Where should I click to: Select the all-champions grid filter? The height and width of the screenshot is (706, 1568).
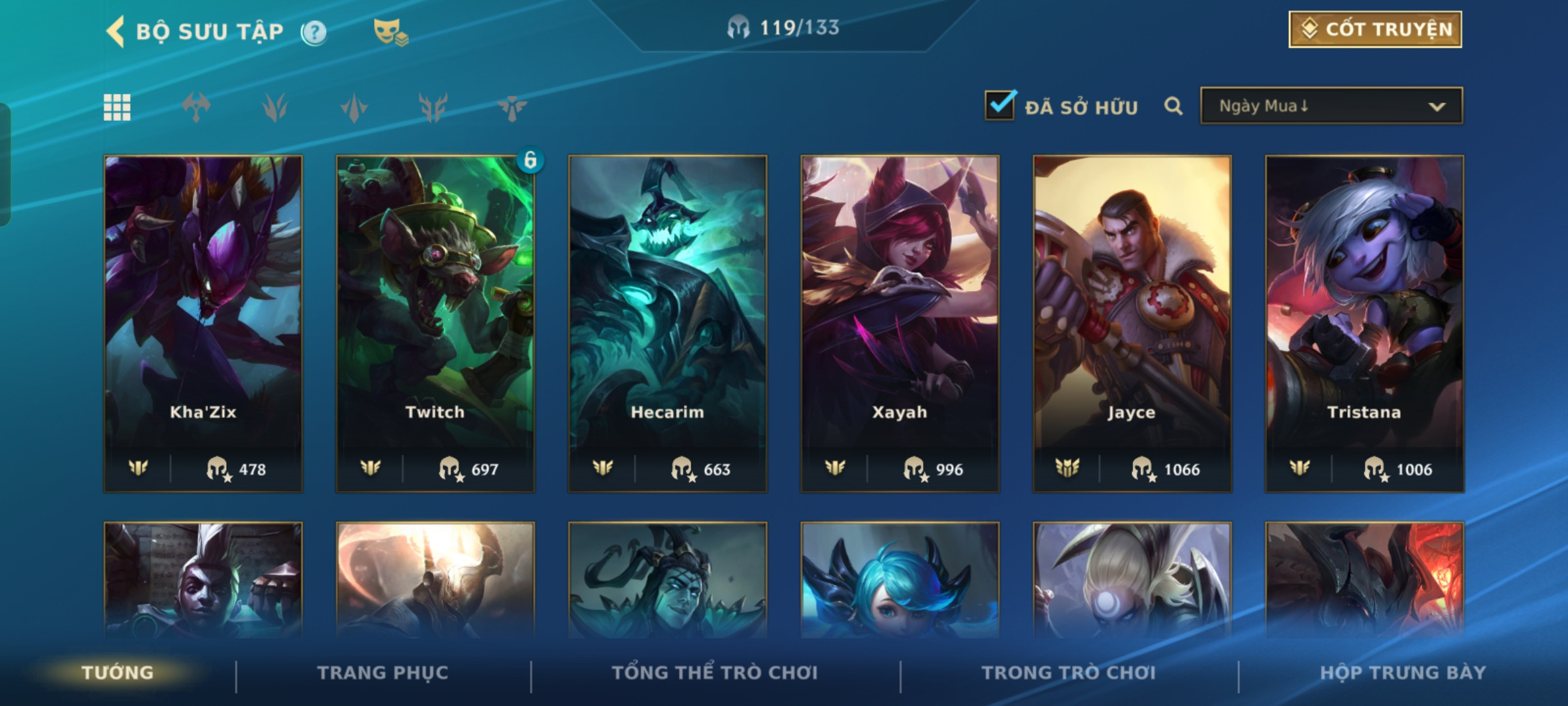pyautogui.click(x=117, y=107)
